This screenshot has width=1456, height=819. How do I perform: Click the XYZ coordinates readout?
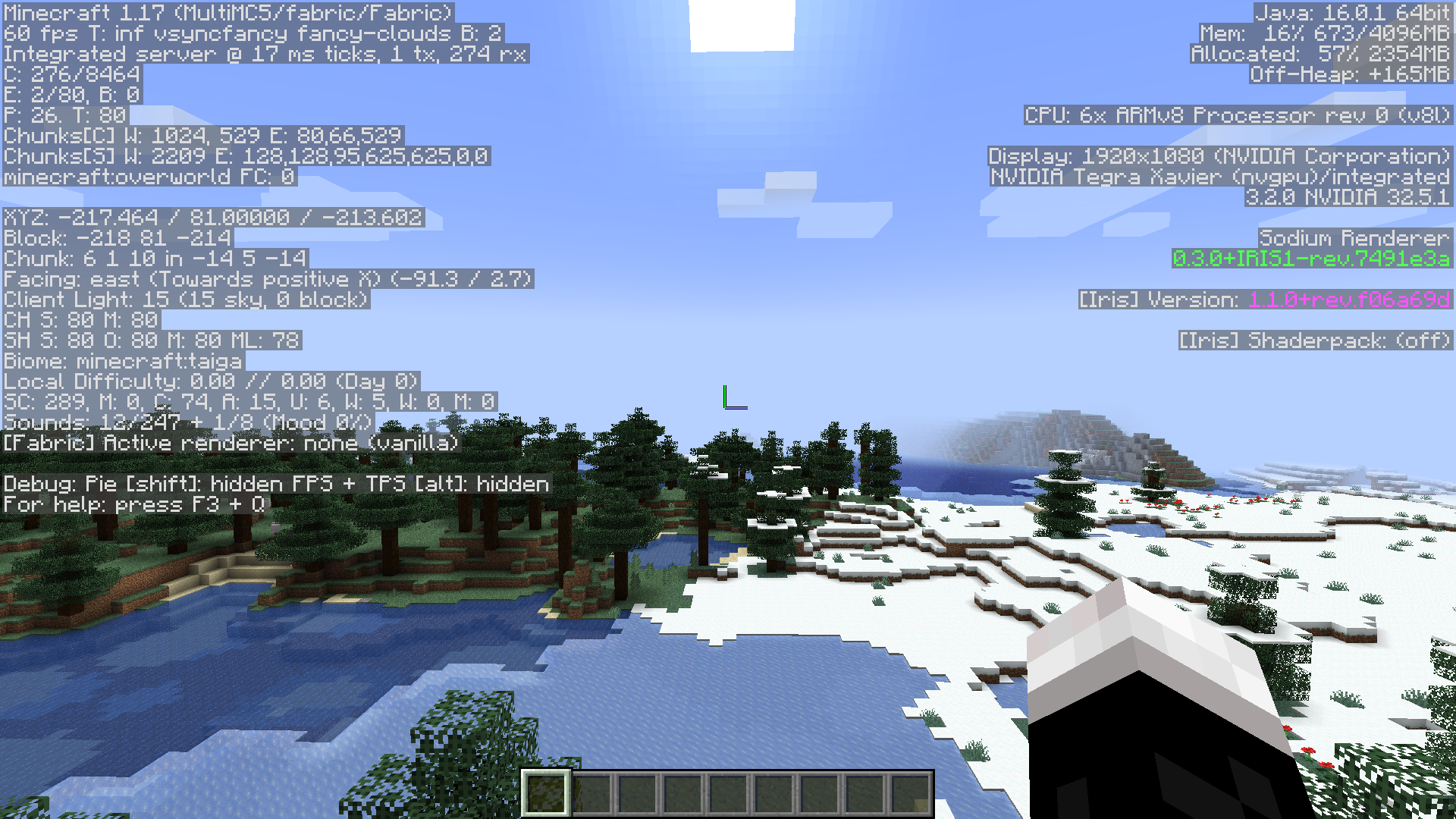click(x=212, y=218)
